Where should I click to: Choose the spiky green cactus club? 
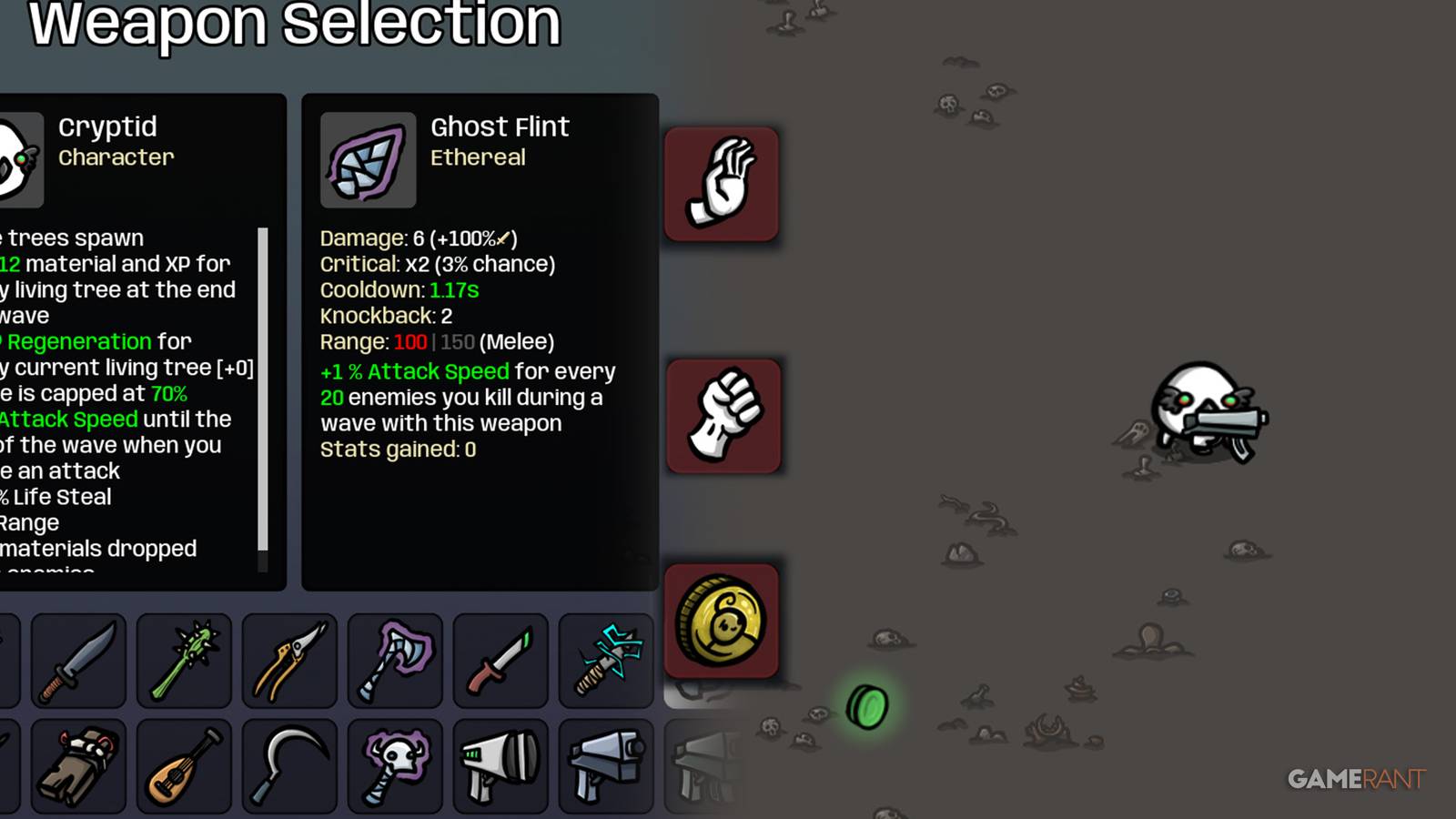click(183, 661)
